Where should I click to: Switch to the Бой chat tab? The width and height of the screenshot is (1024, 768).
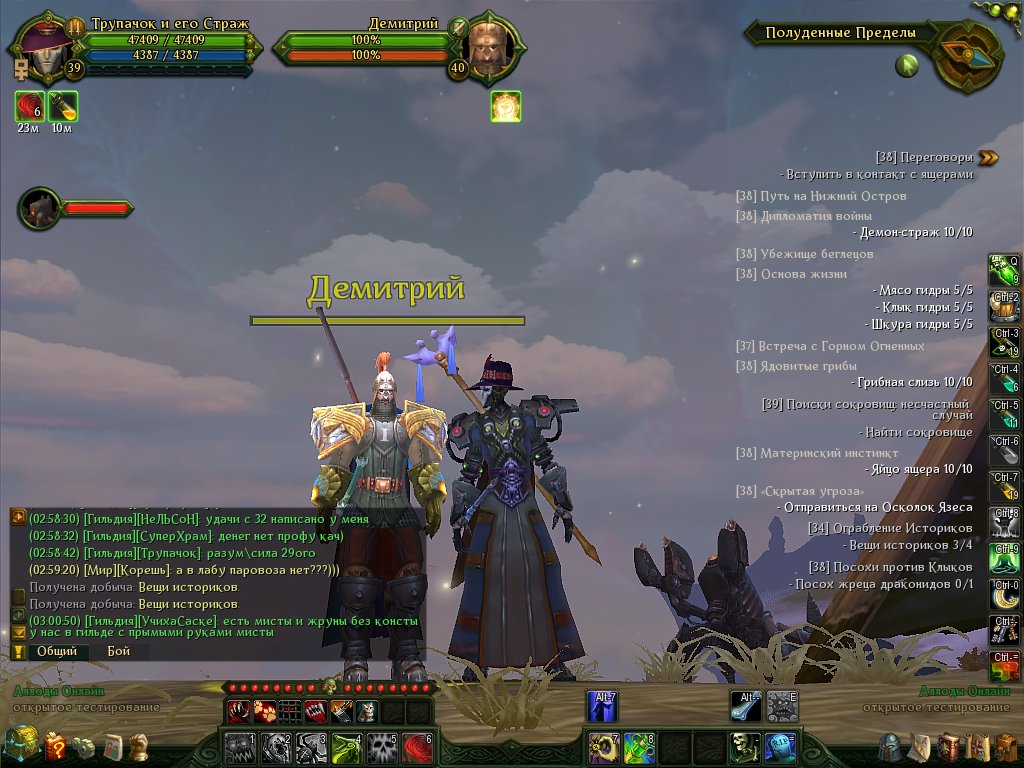pyautogui.click(x=119, y=651)
